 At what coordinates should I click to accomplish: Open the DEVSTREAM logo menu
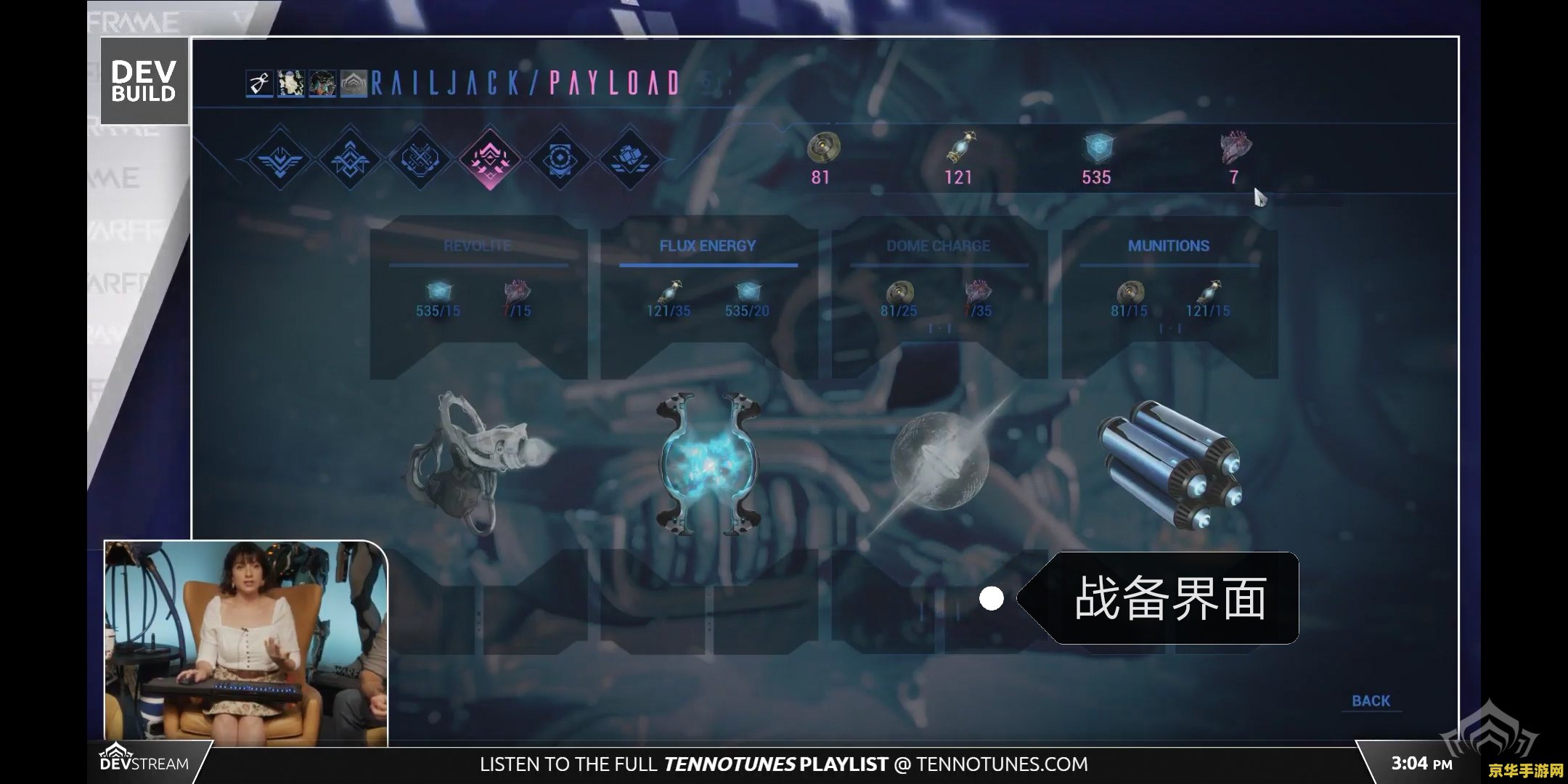tap(145, 762)
